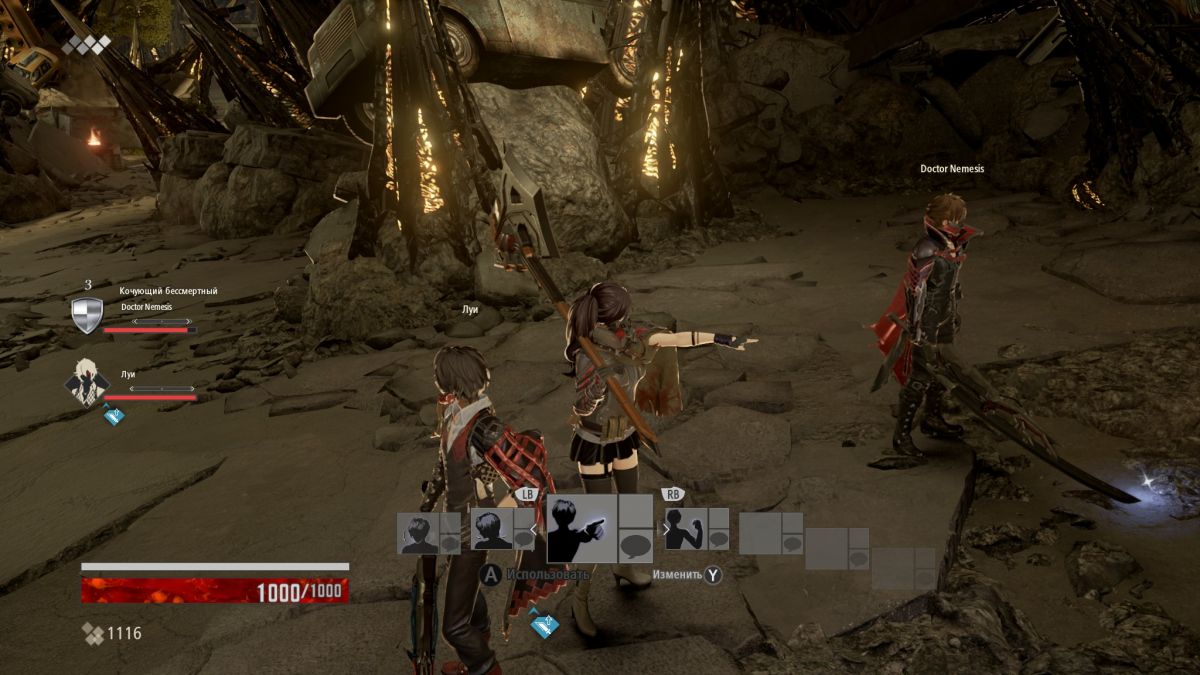
Task: Click the right arrow of the gesture selector
Action: pos(666,529)
